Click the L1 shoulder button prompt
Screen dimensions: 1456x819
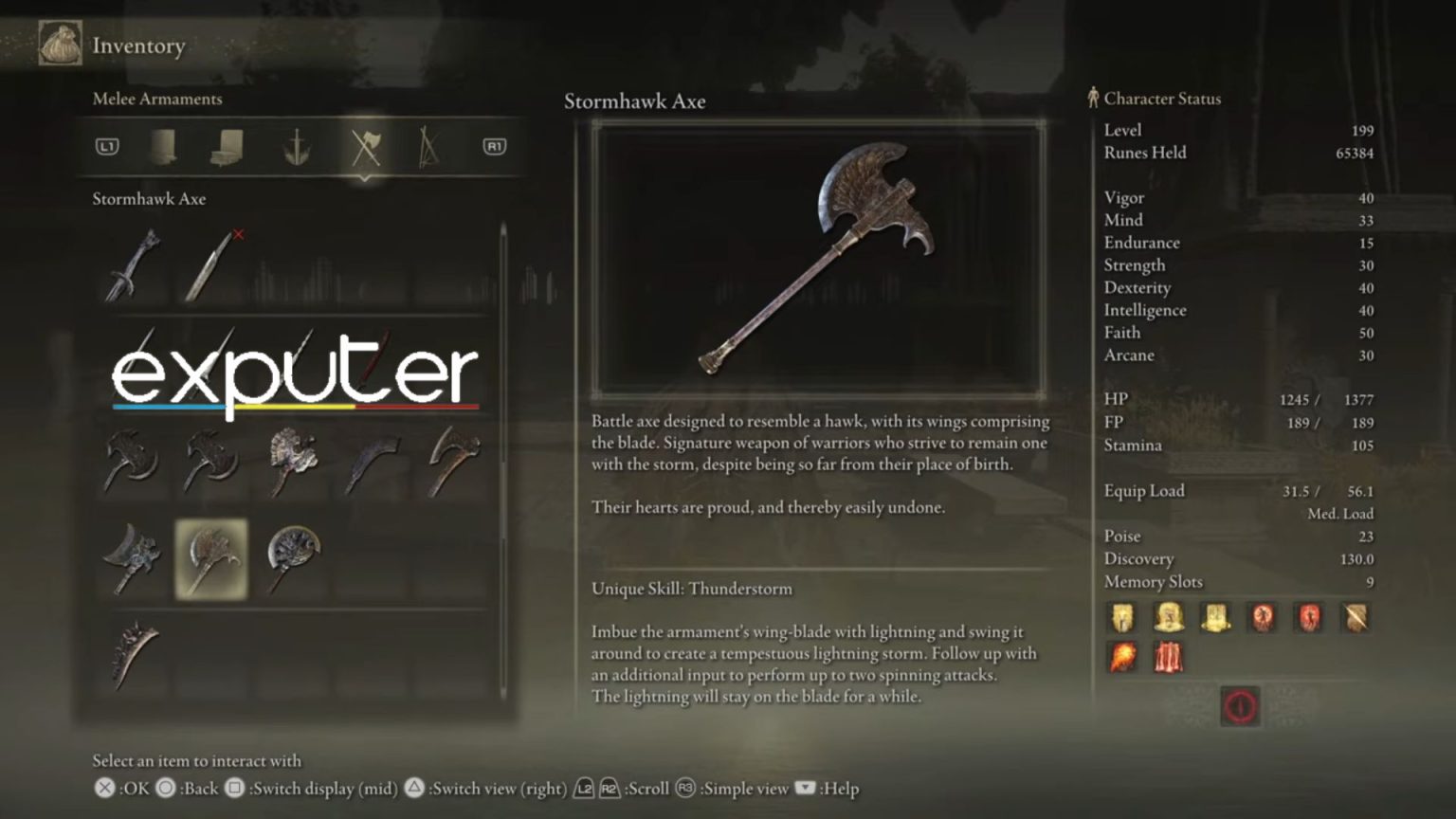click(x=107, y=147)
